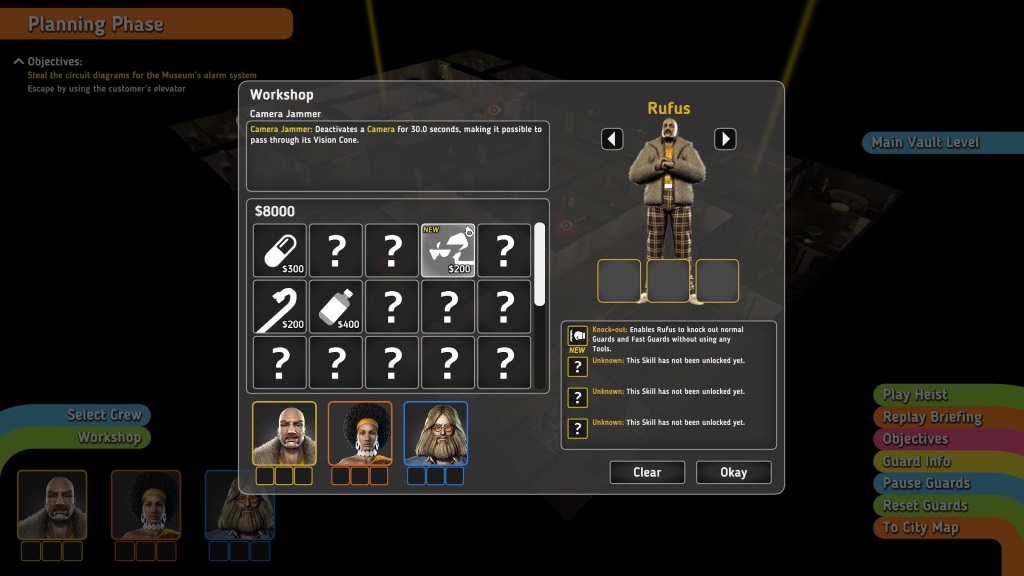Switch floor via Main Vault Level
1024x576 pixels.
[x=925, y=142]
